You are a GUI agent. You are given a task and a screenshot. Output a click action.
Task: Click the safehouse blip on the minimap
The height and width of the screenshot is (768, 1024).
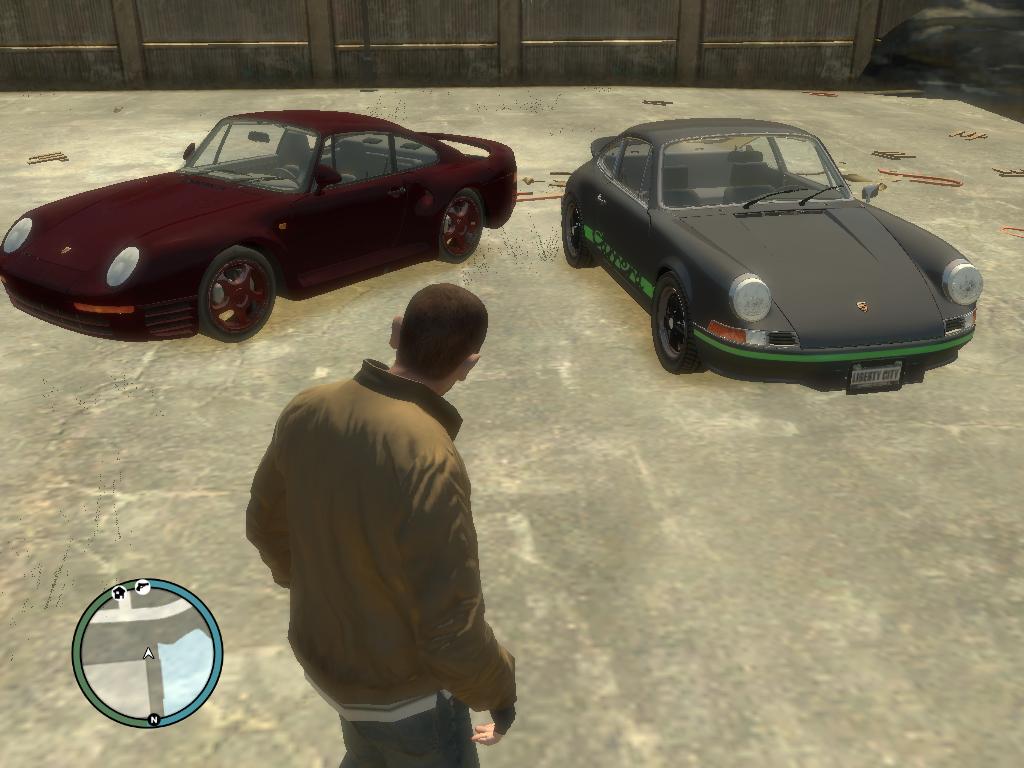click(x=119, y=592)
